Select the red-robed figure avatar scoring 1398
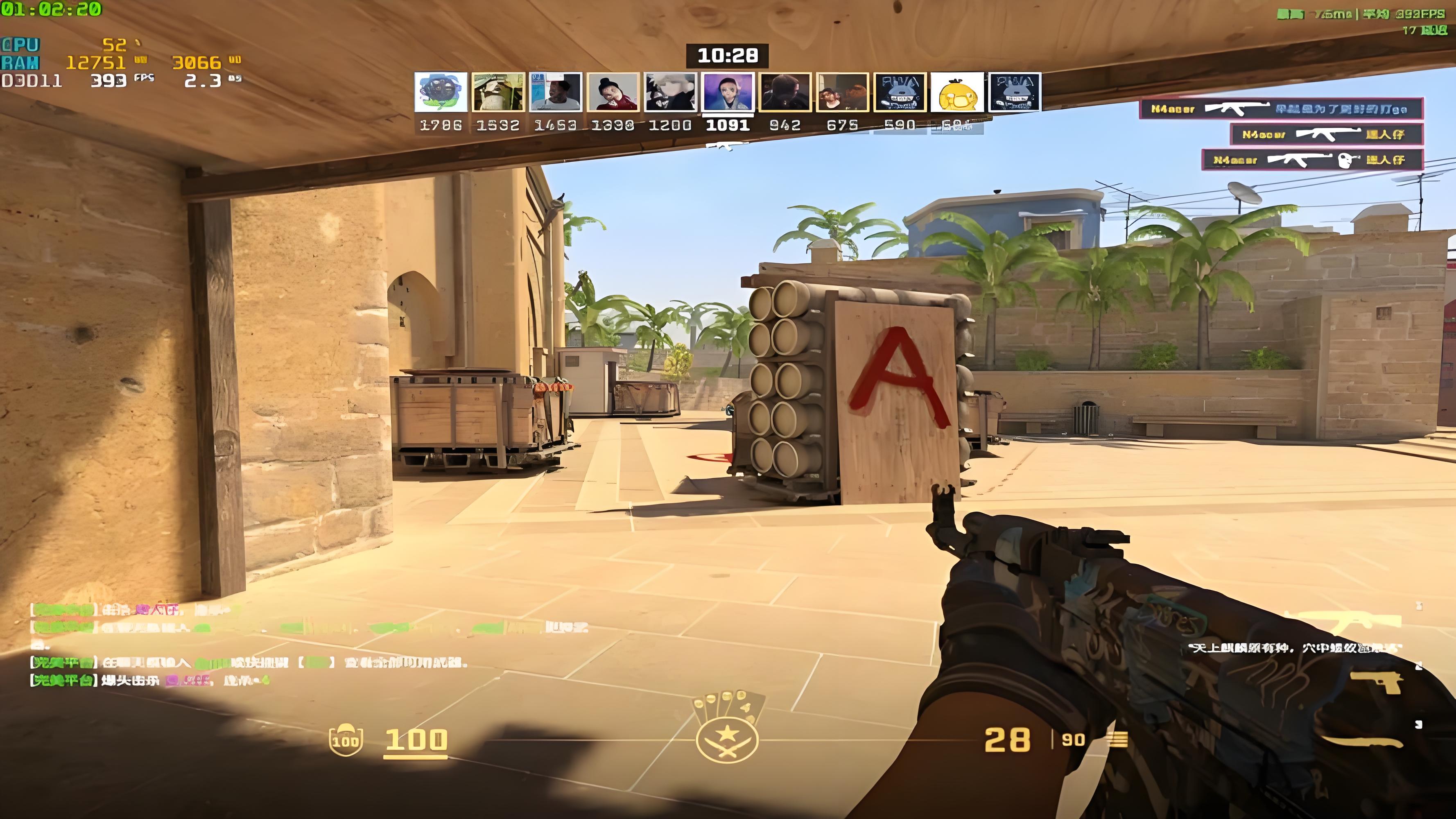 pos(613,92)
